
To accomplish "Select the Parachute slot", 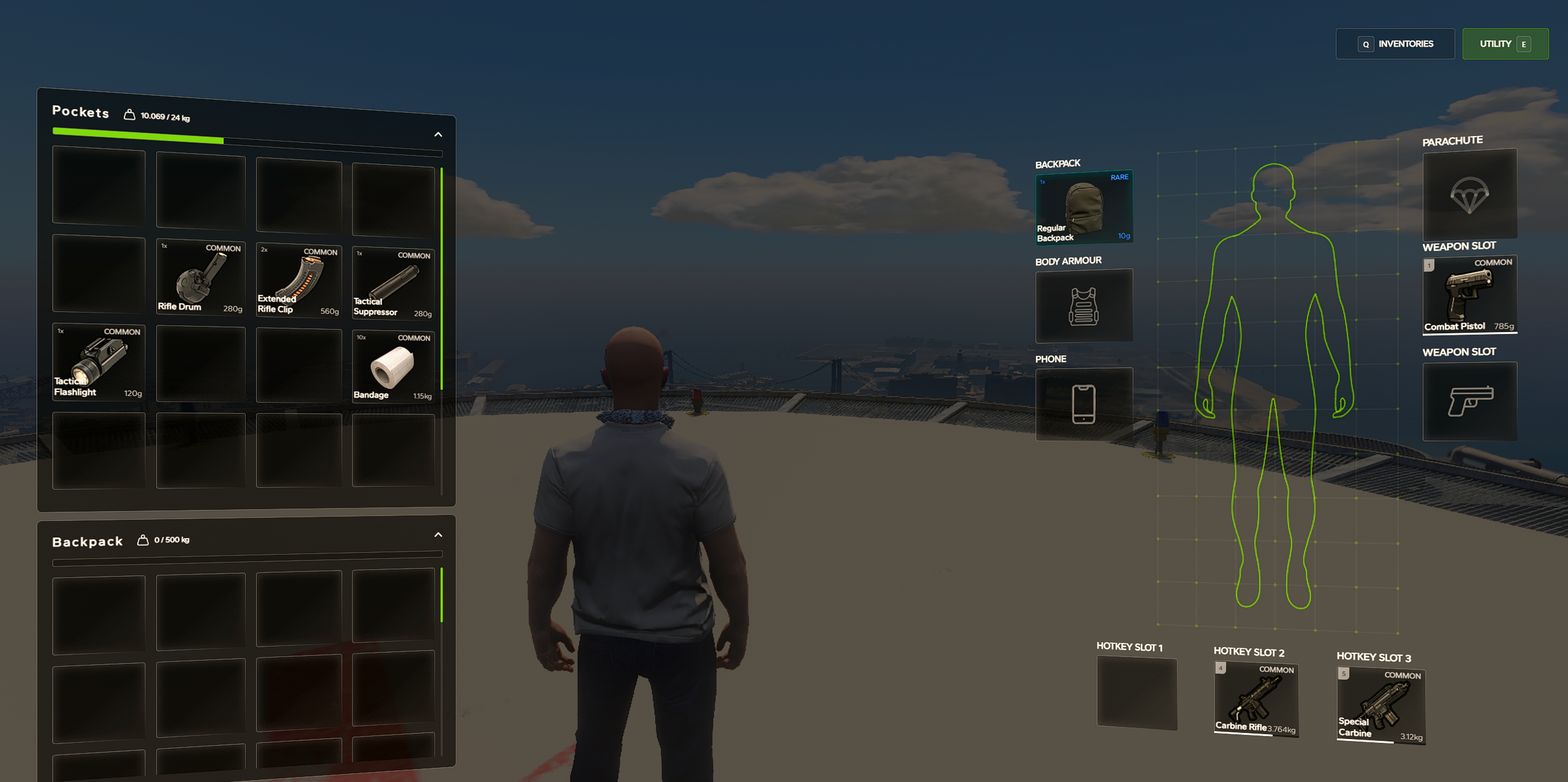I will click(1469, 194).
